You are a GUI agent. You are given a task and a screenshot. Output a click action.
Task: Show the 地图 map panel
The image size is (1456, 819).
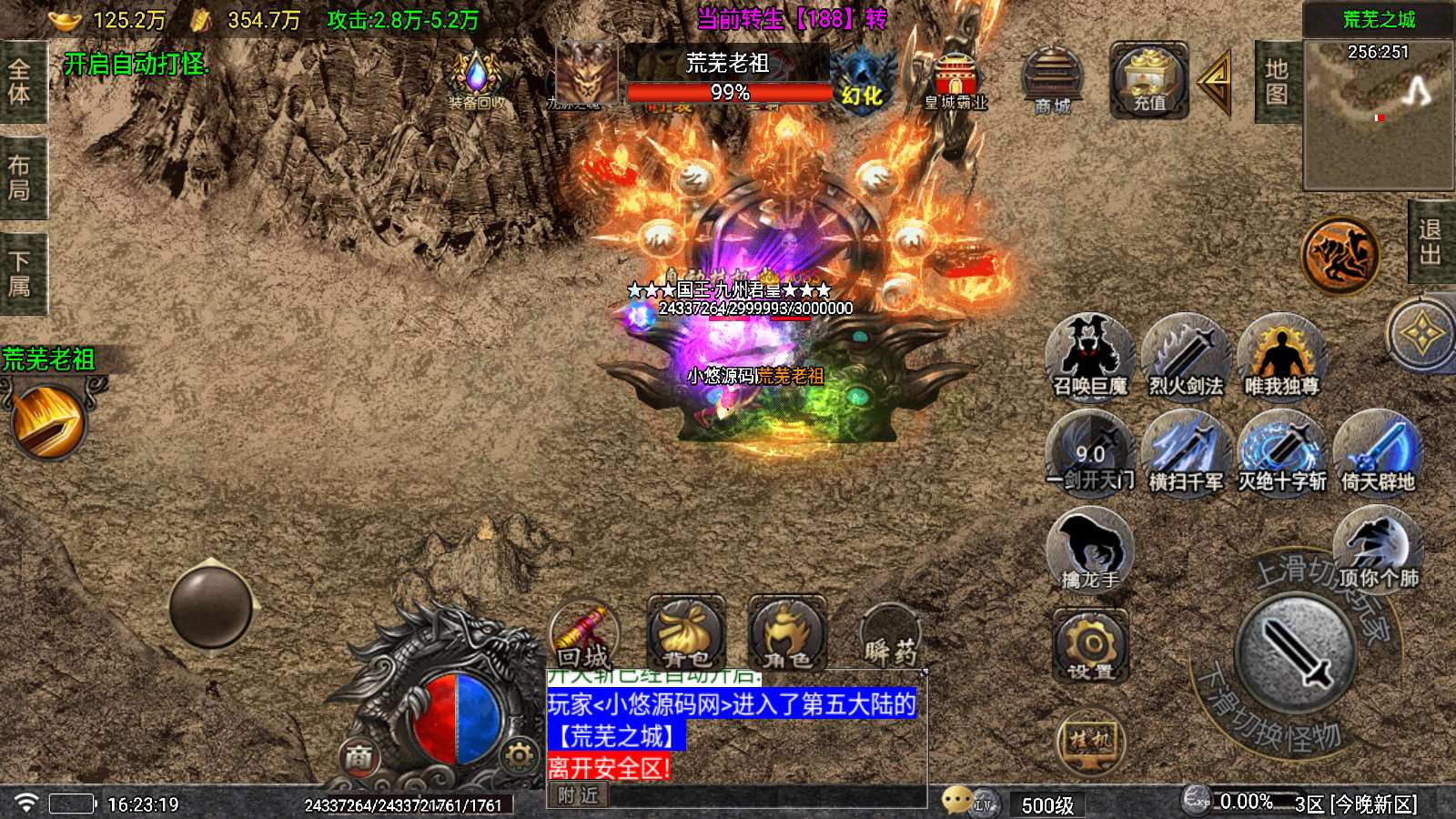[1276, 82]
